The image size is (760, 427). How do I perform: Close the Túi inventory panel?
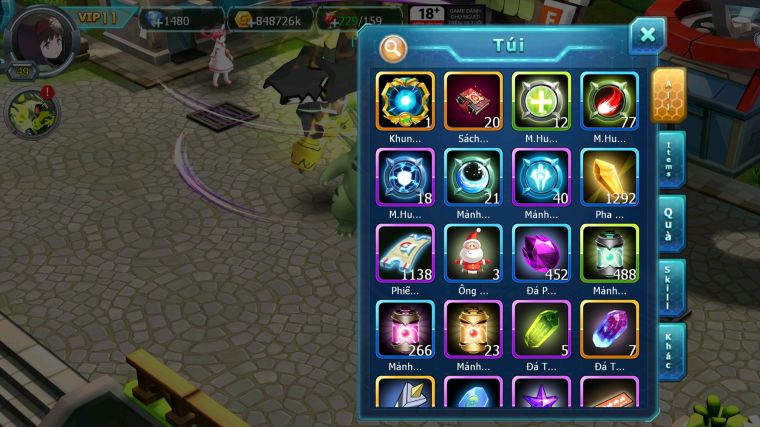pos(647,36)
